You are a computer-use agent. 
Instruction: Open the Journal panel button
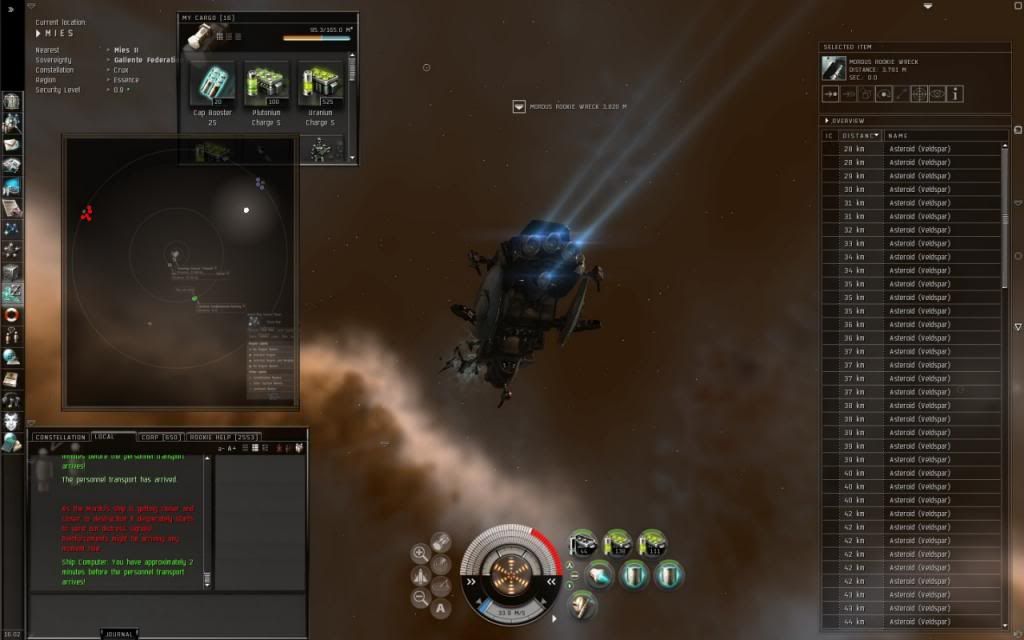pos(119,633)
